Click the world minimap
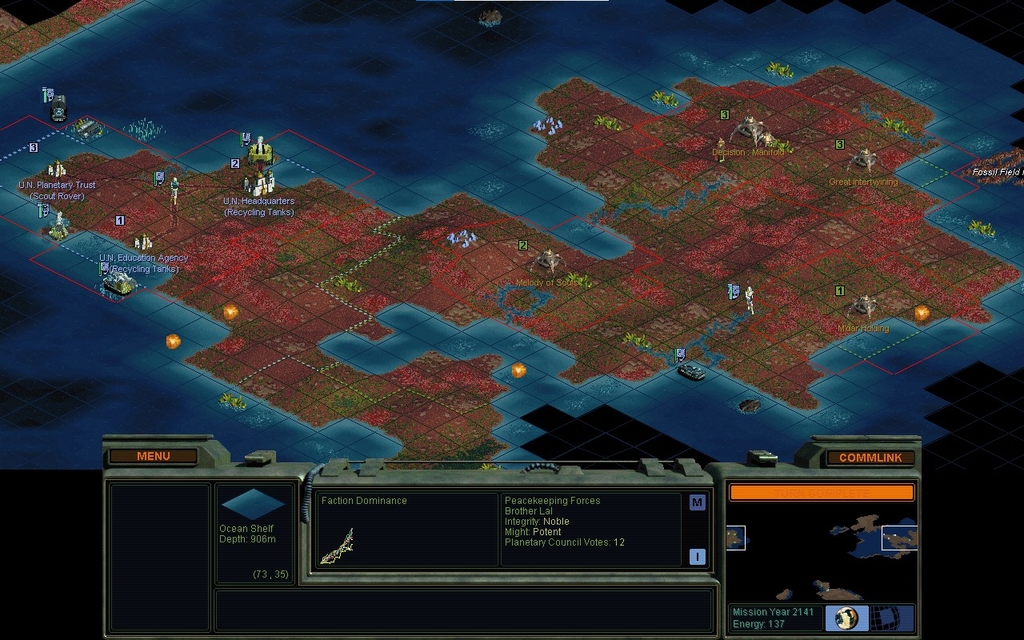 tap(821, 555)
